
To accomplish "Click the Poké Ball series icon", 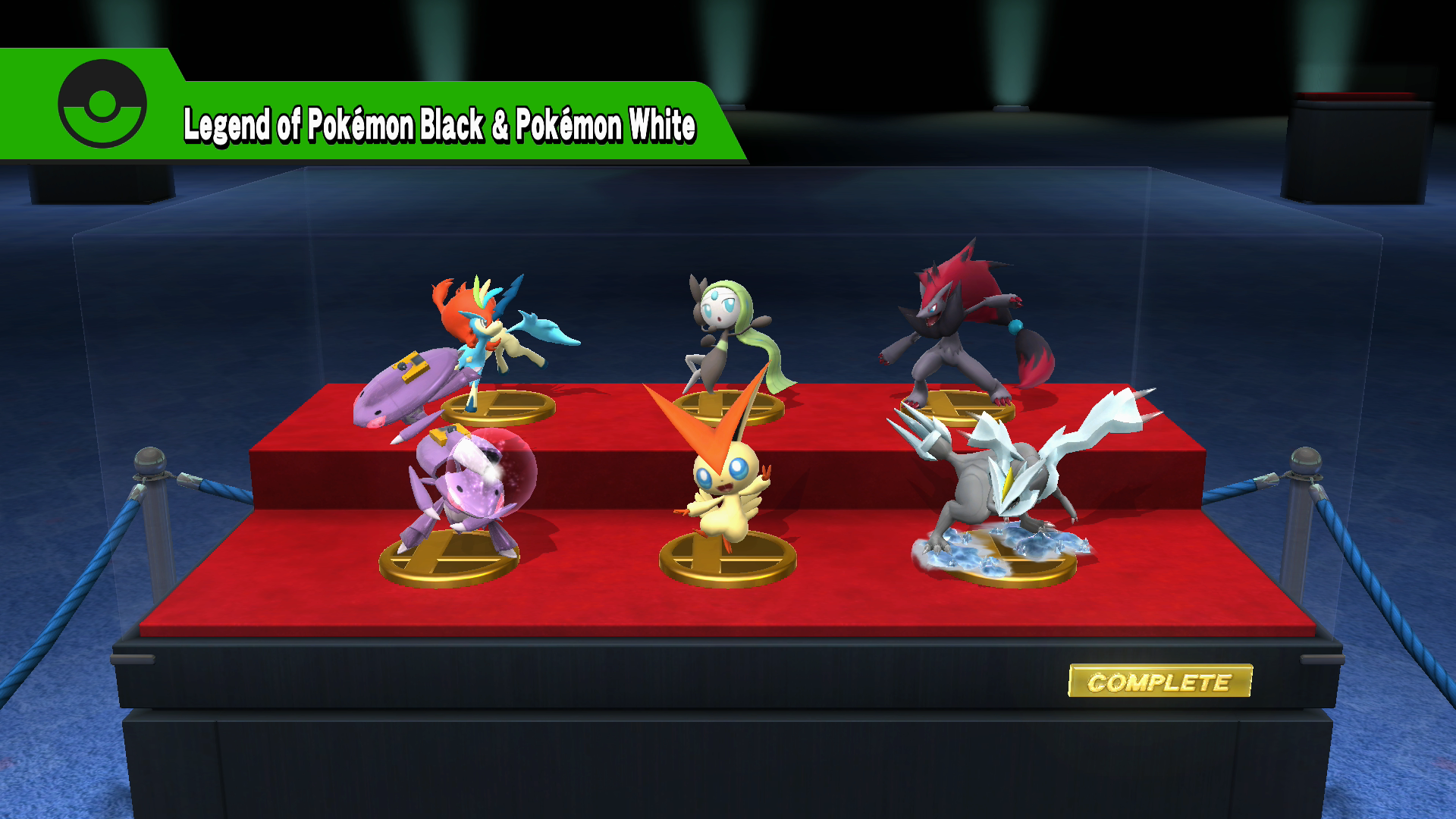I will pos(102,104).
